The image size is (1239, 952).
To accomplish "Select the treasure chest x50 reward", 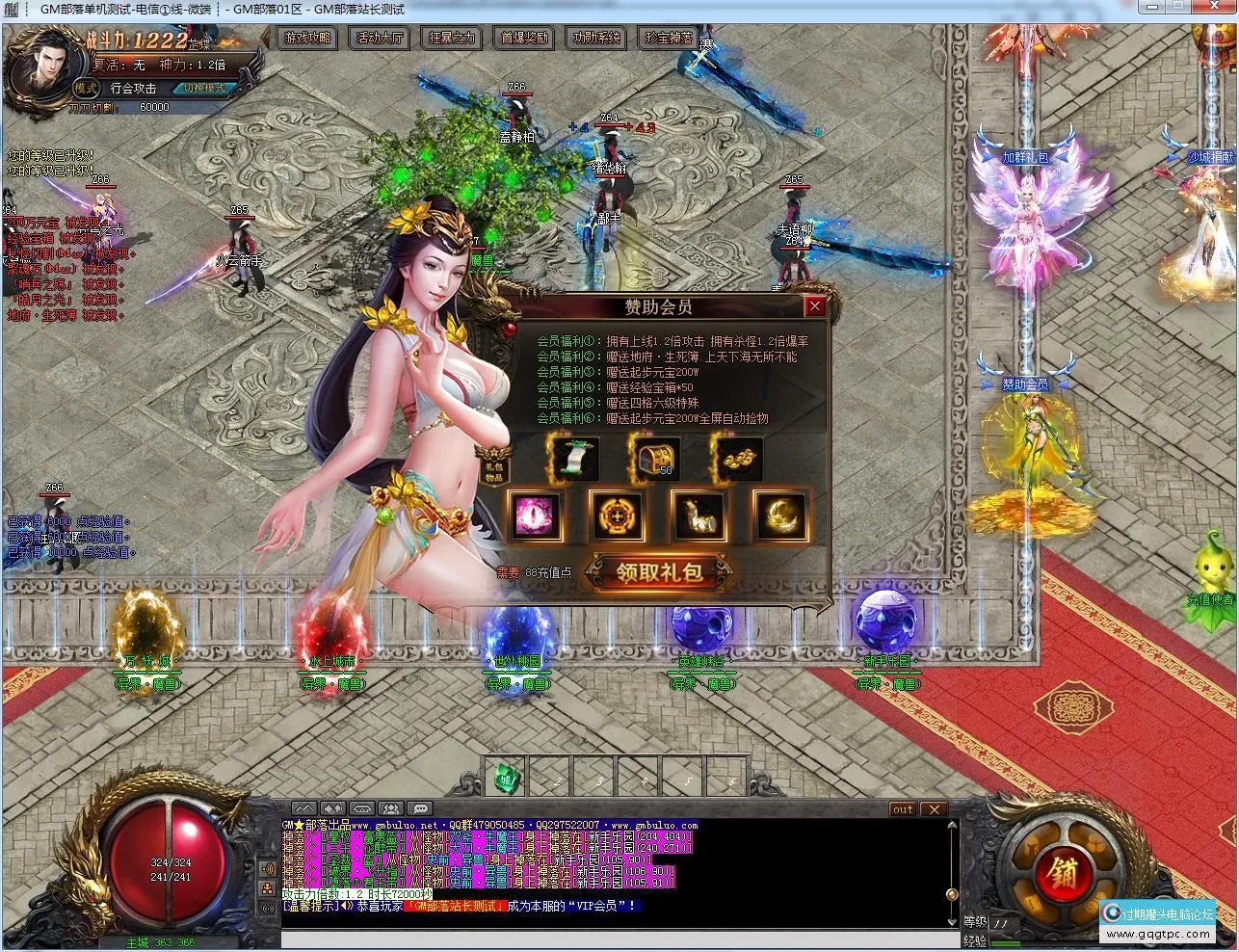I will point(655,460).
